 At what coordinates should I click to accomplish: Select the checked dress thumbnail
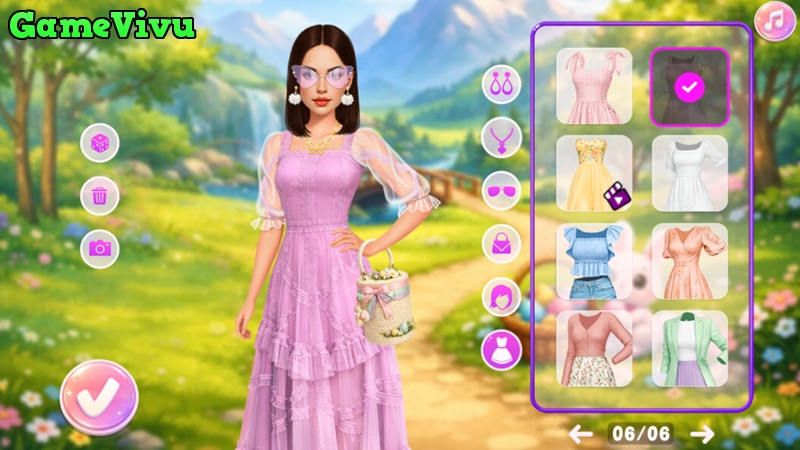[x=689, y=86]
